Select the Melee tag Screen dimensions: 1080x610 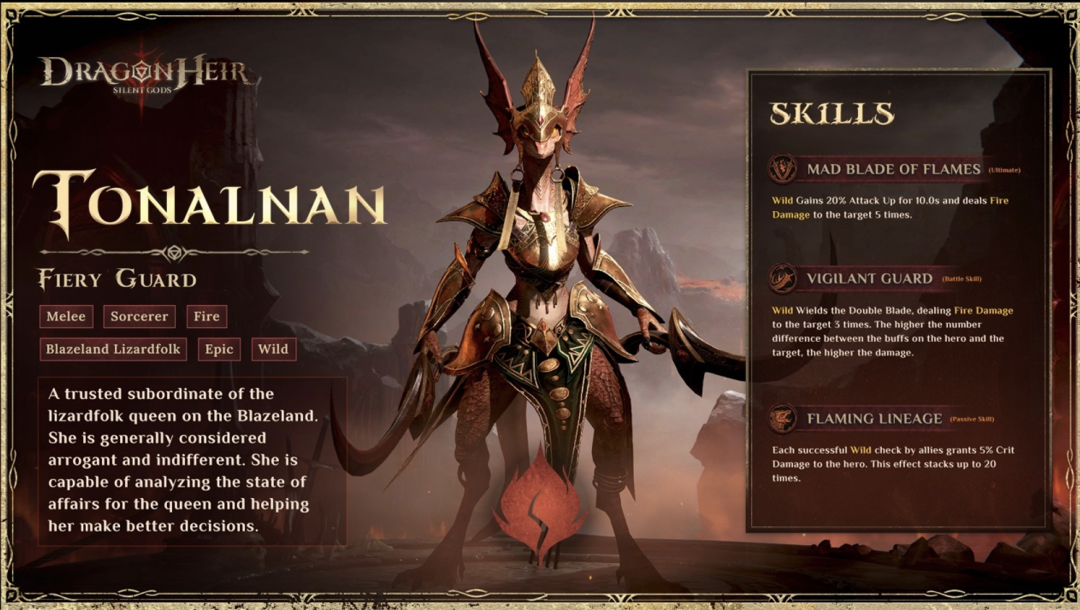[x=67, y=317]
